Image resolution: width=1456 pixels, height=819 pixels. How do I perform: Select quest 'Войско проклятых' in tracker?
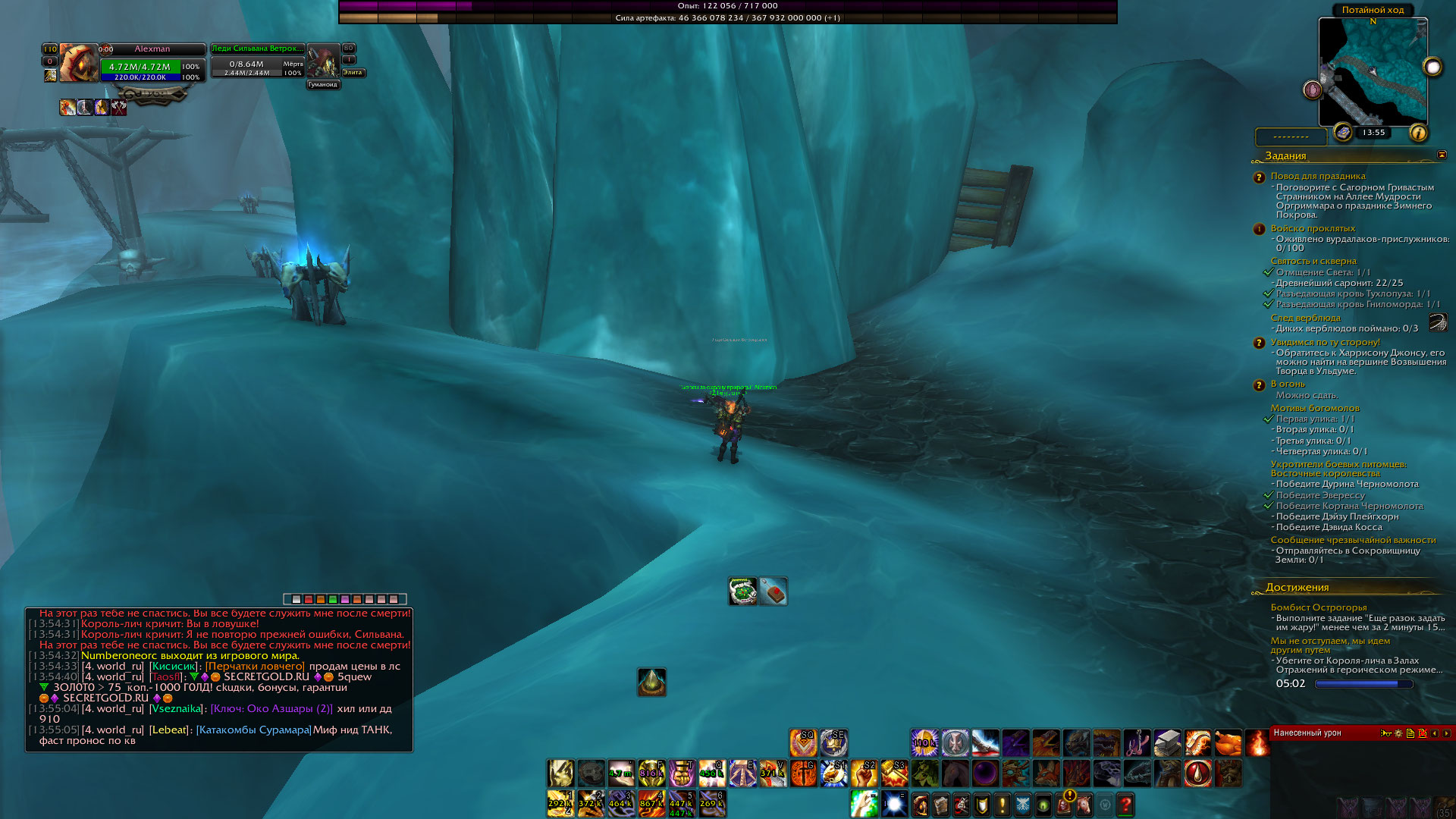(x=1313, y=228)
